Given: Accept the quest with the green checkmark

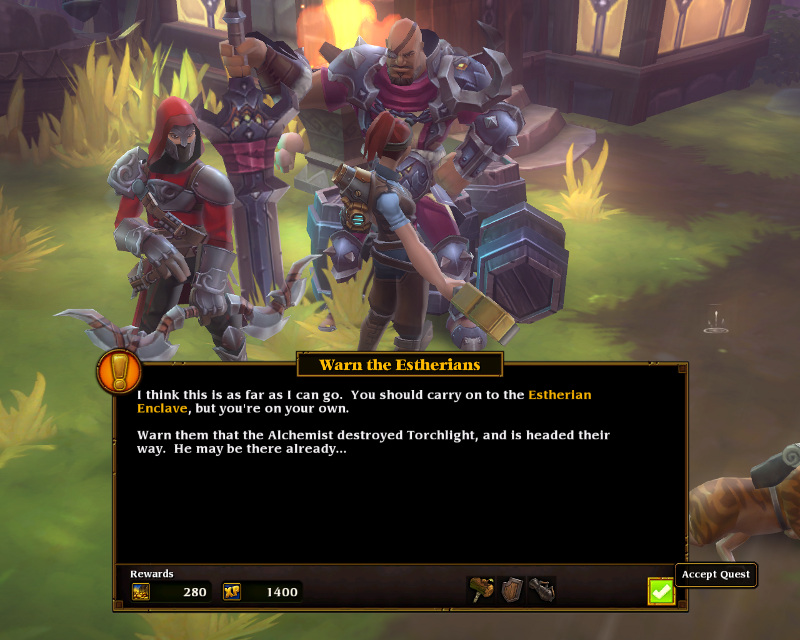Looking at the screenshot, I should 661,591.
